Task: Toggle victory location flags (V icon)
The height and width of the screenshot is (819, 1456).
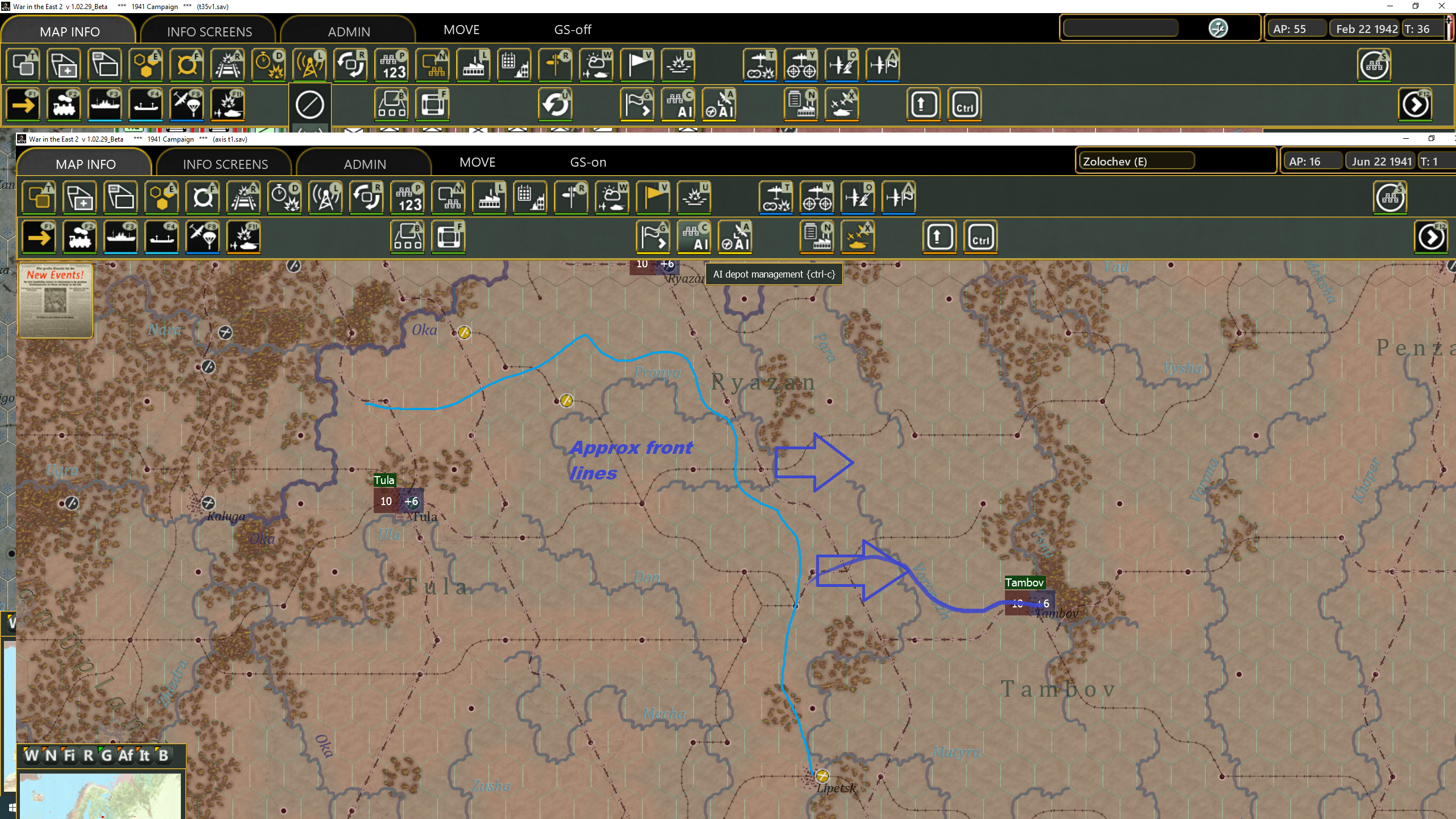Action: [652, 196]
